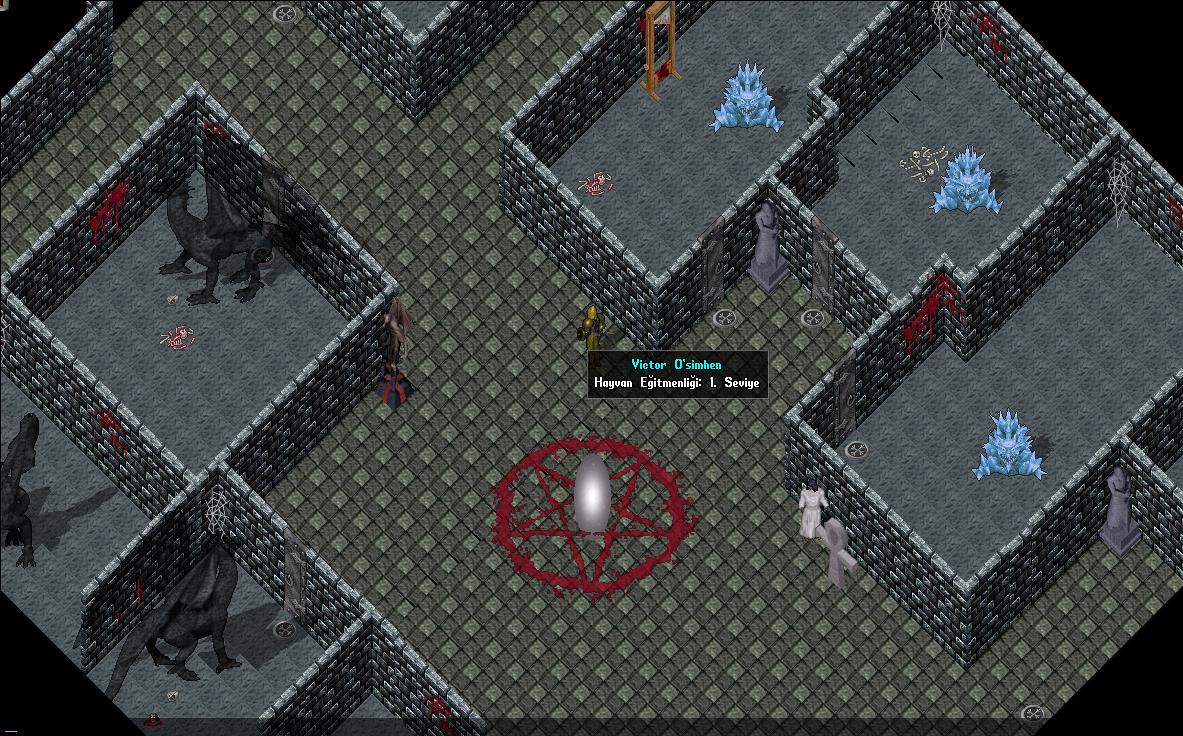Click the Victor O'simhen name label

click(x=676, y=365)
